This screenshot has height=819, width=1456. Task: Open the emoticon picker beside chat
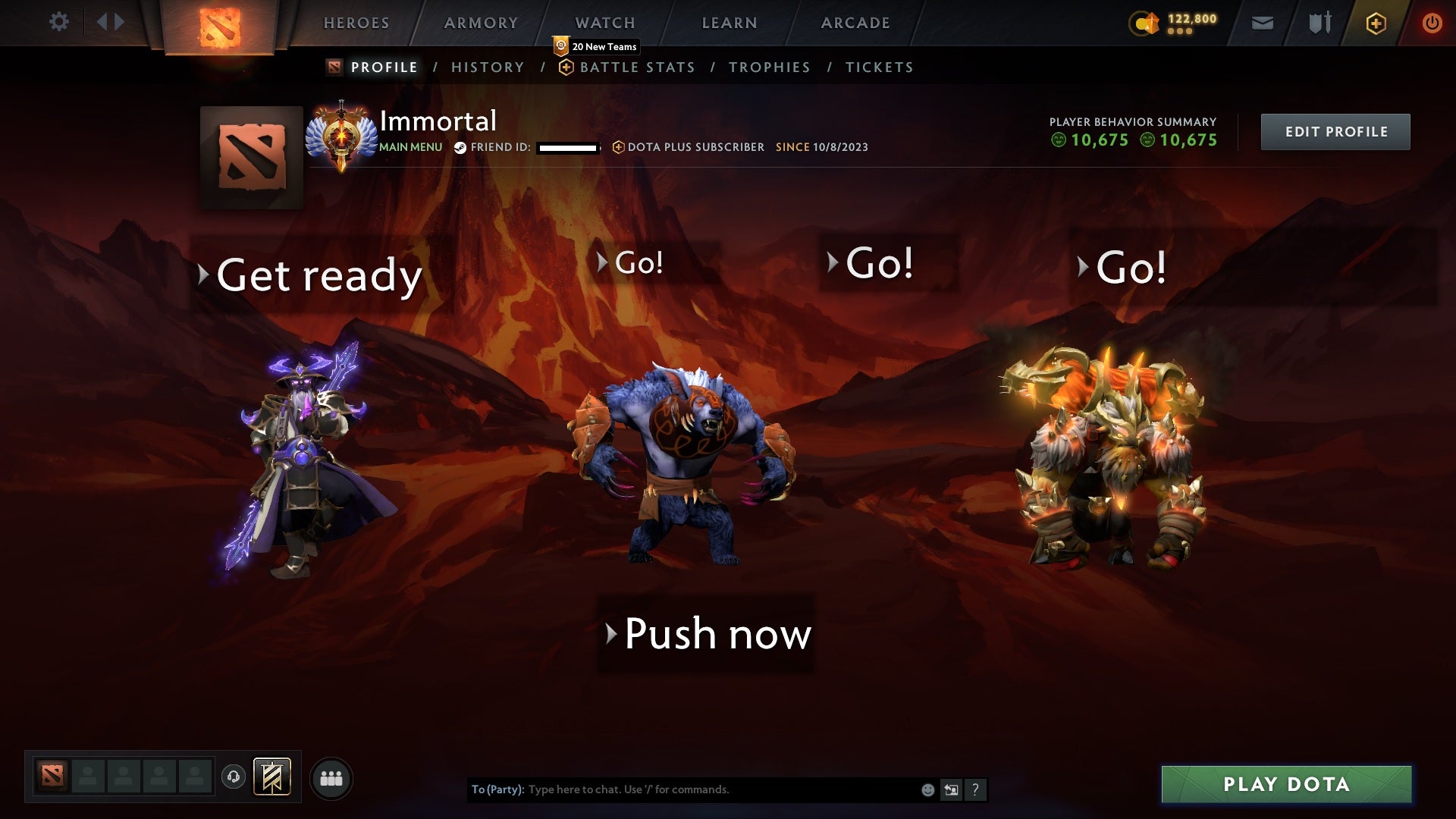click(x=927, y=789)
